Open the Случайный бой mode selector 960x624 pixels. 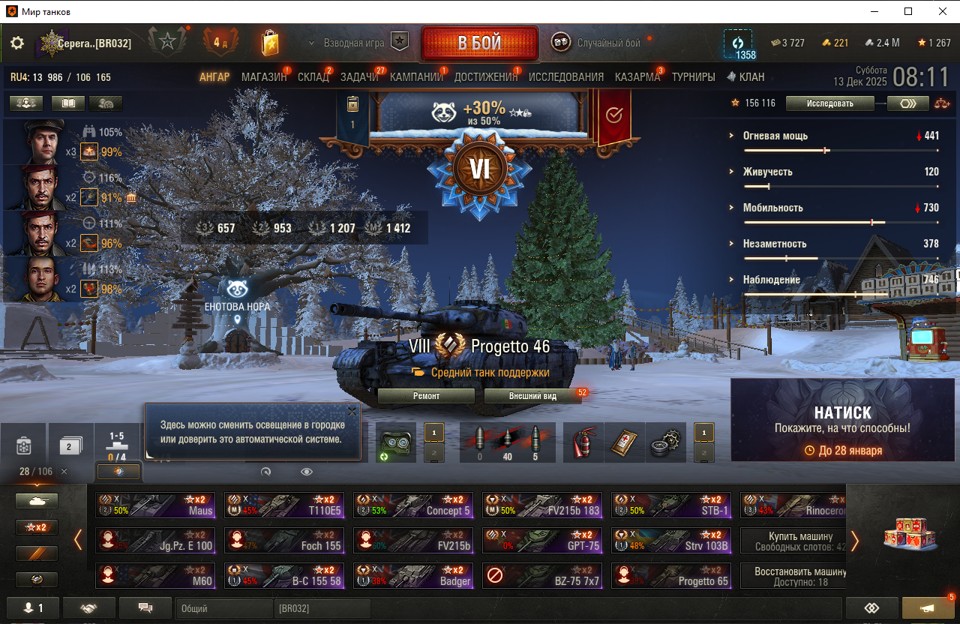click(x=598, y=43)
